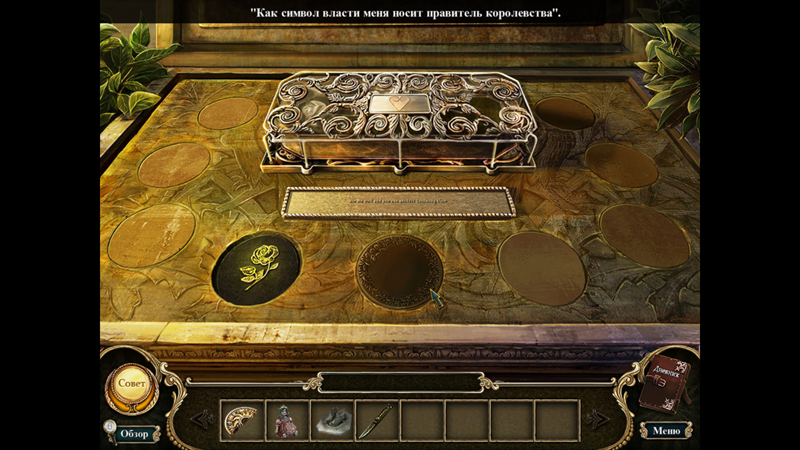The width and height of the screenshot is (800, 450).
Task: Pick the doll figurine from inventory
Action: tap(287, 420)
